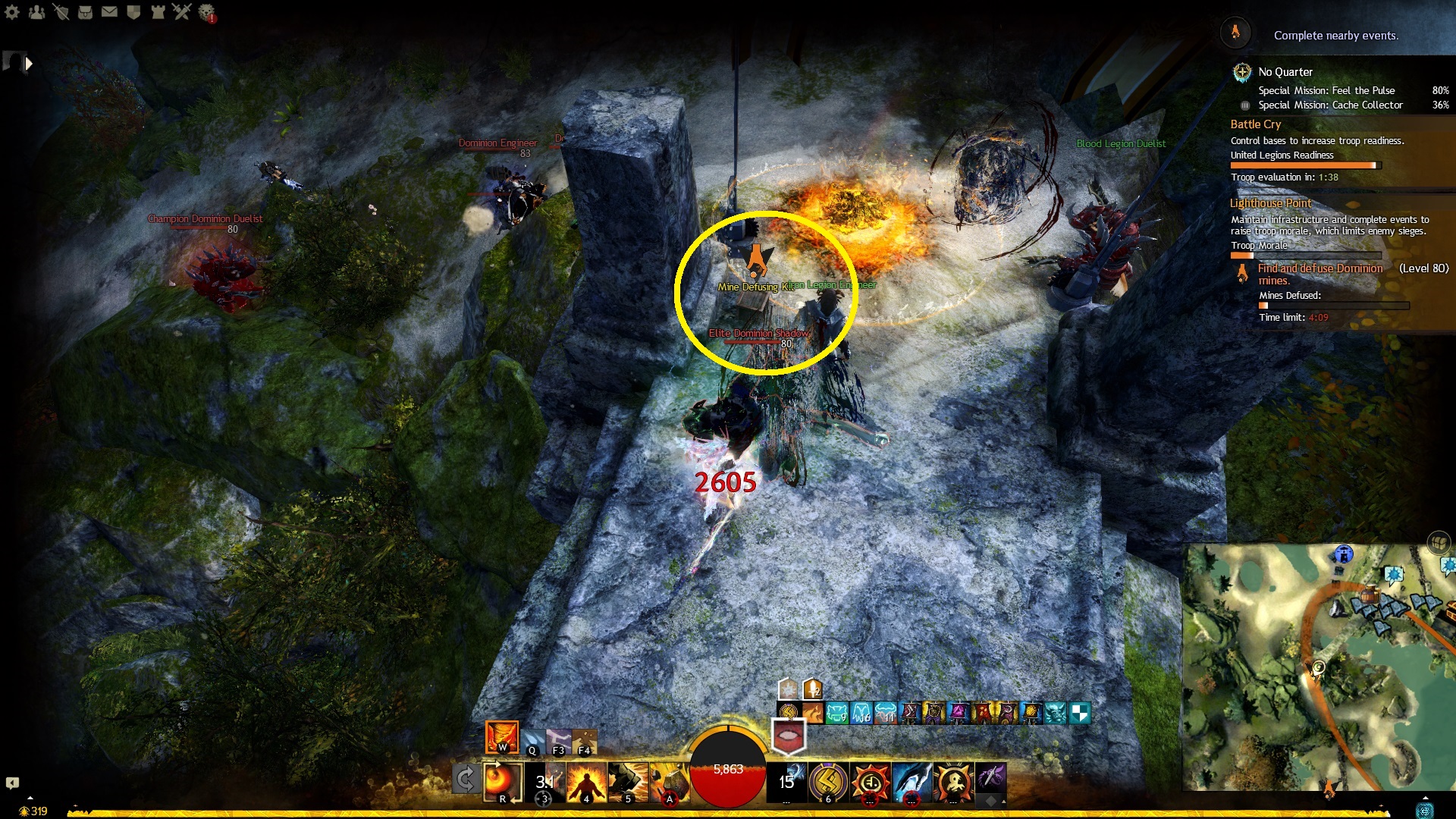
Task: Open the contacts and party panel
Action: coord(36,12)
